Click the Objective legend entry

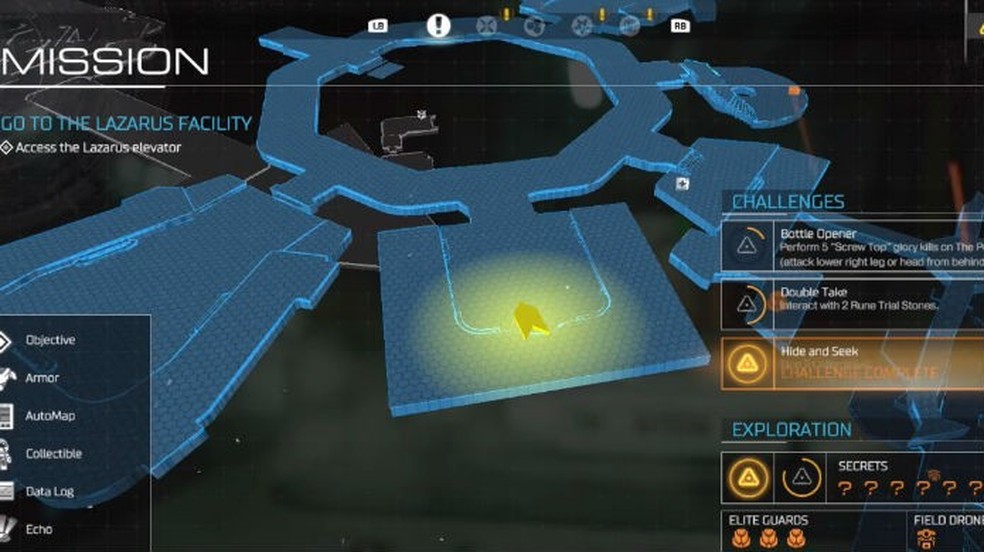coord(50,340)
